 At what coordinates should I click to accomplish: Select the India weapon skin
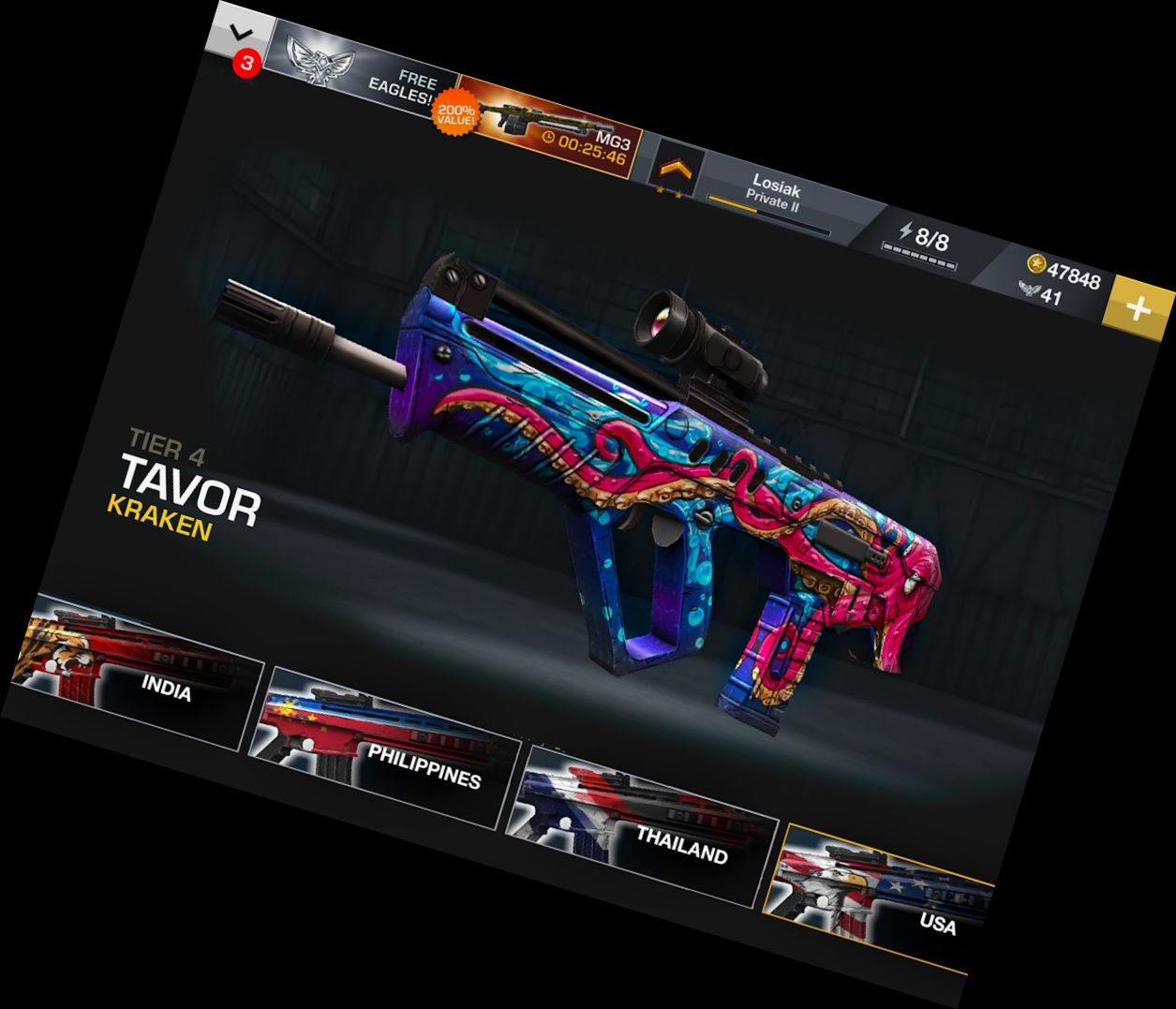click(x=141, y=672)
